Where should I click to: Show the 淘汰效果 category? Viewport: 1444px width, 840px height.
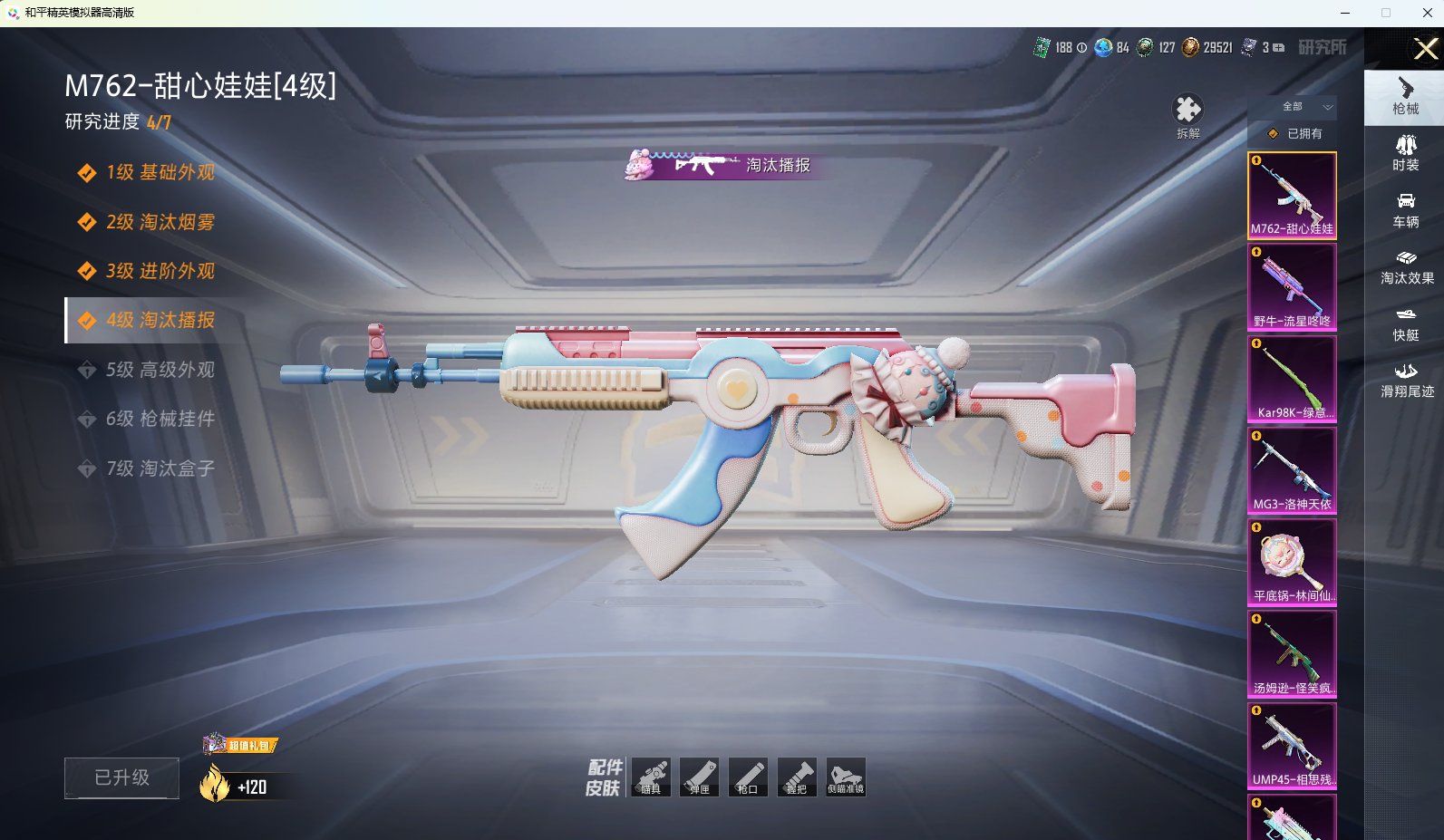click(1406, 266)
